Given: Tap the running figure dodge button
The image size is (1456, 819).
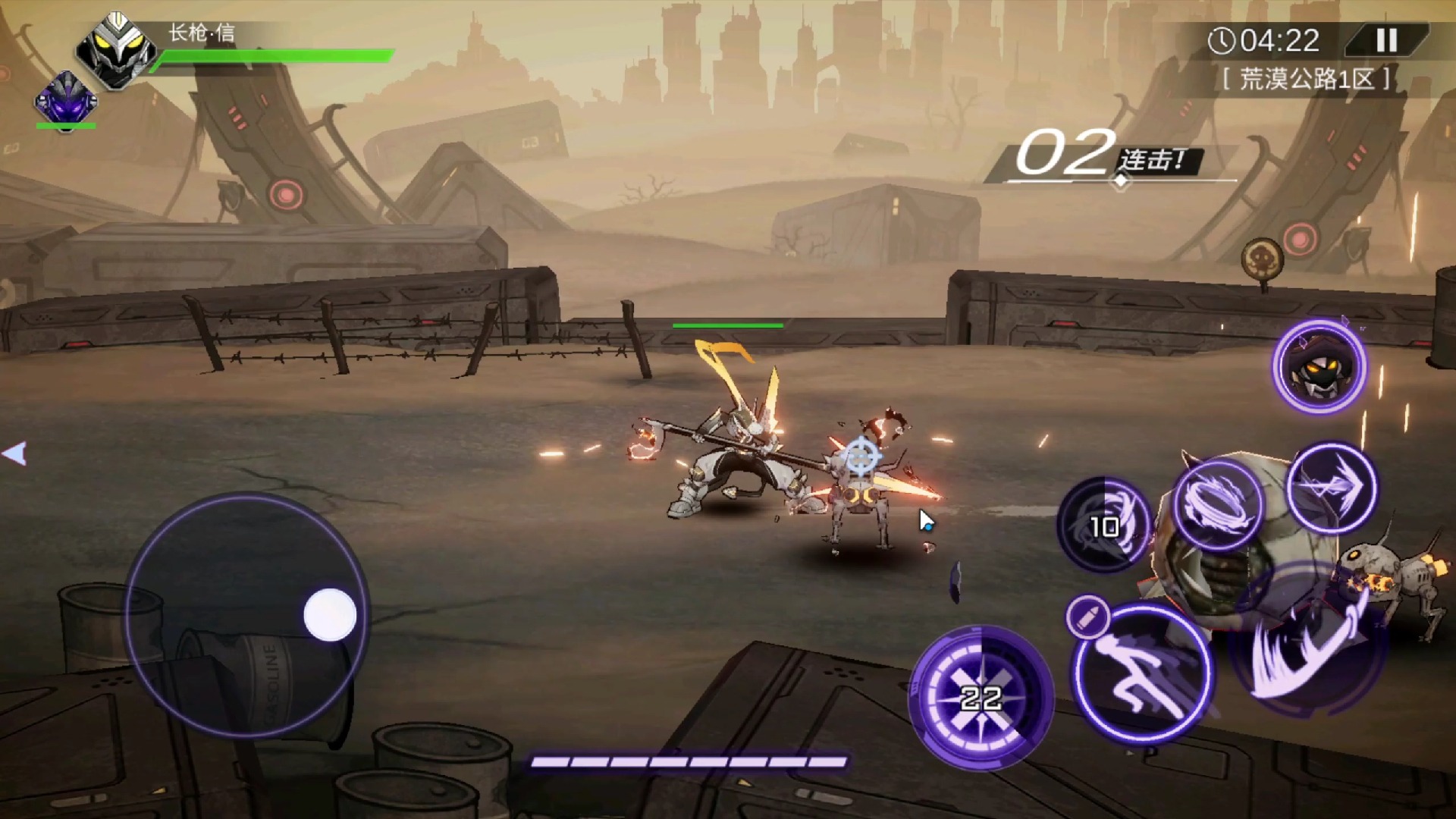Looking at the screenshot, I should pyautogui.click(x=1144, y=674).
